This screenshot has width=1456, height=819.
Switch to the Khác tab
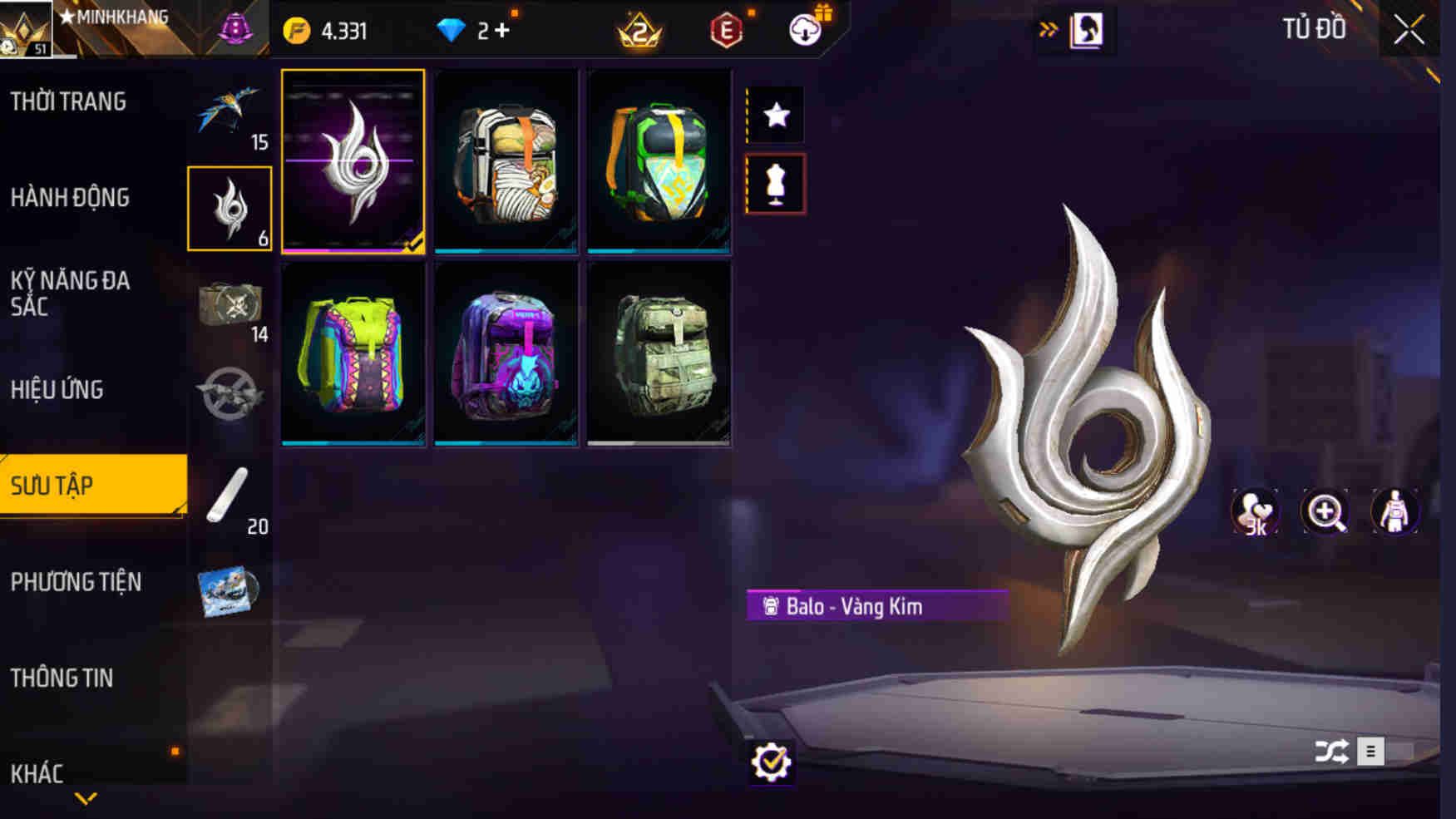coord(37,773)
